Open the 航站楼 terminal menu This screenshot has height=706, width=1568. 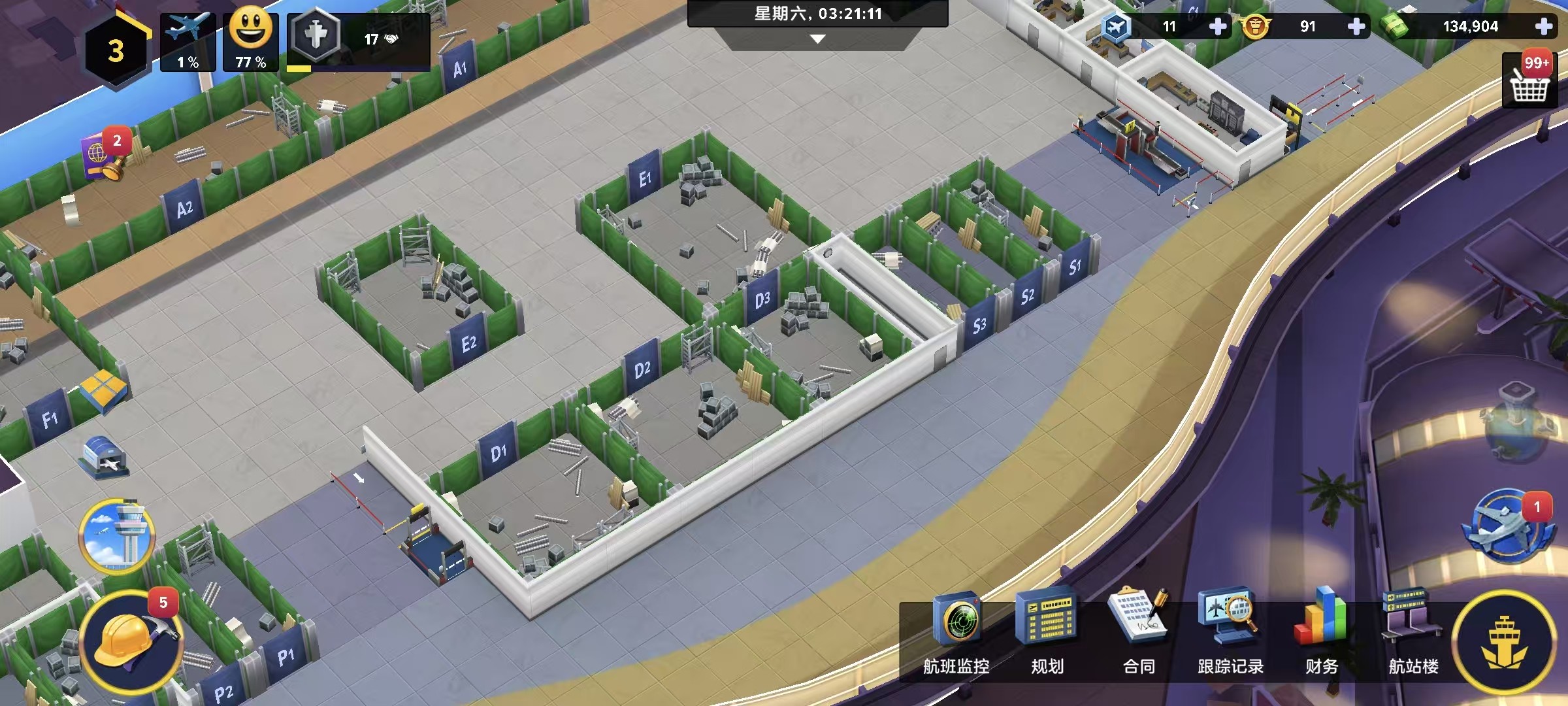(x=1413, y=633)
